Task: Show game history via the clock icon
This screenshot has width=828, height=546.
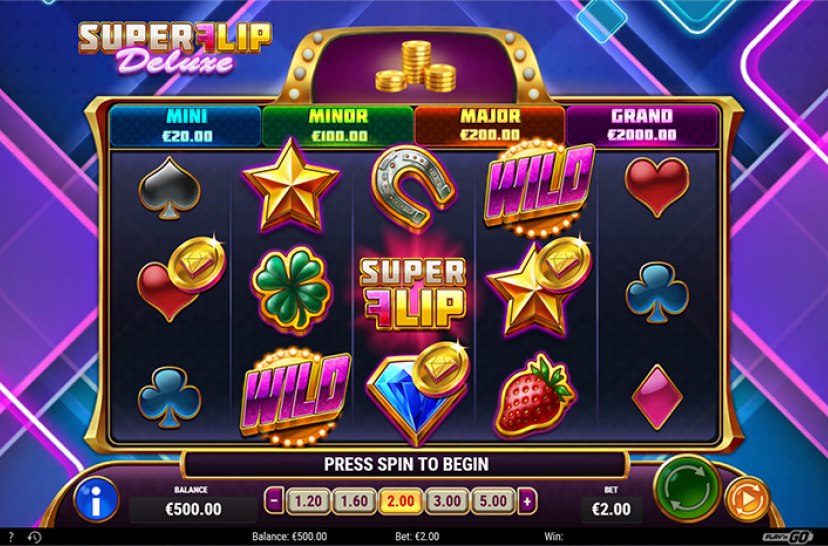Action: tap(34, 537)
